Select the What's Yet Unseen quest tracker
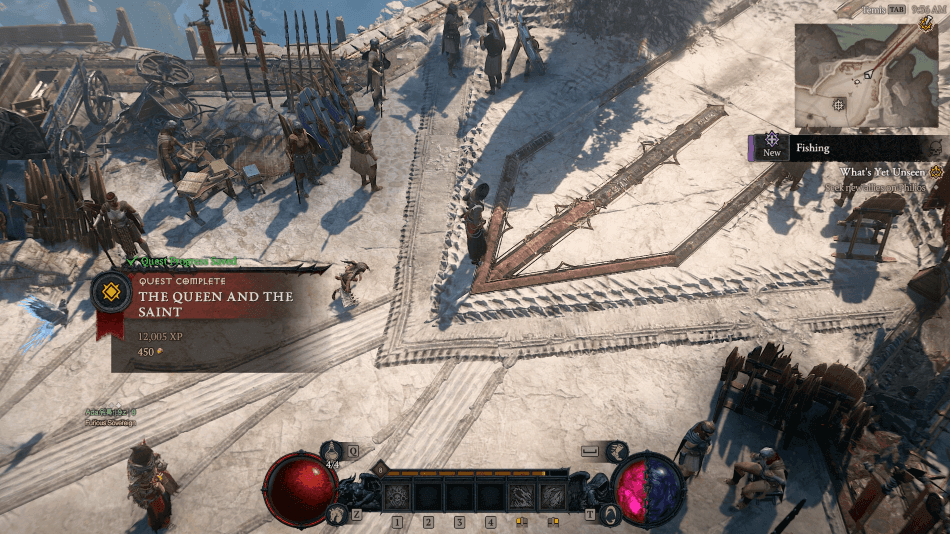 [x=885, y=172]
